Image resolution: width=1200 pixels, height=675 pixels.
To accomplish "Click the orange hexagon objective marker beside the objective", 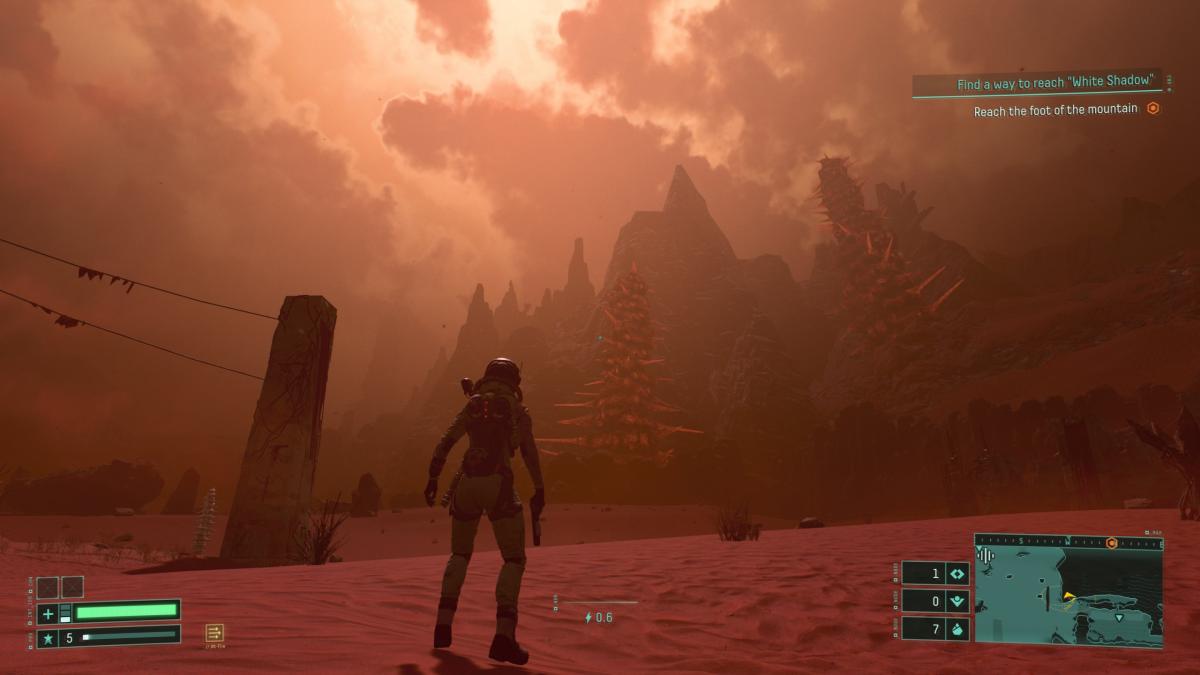I will pos(1153,109).
